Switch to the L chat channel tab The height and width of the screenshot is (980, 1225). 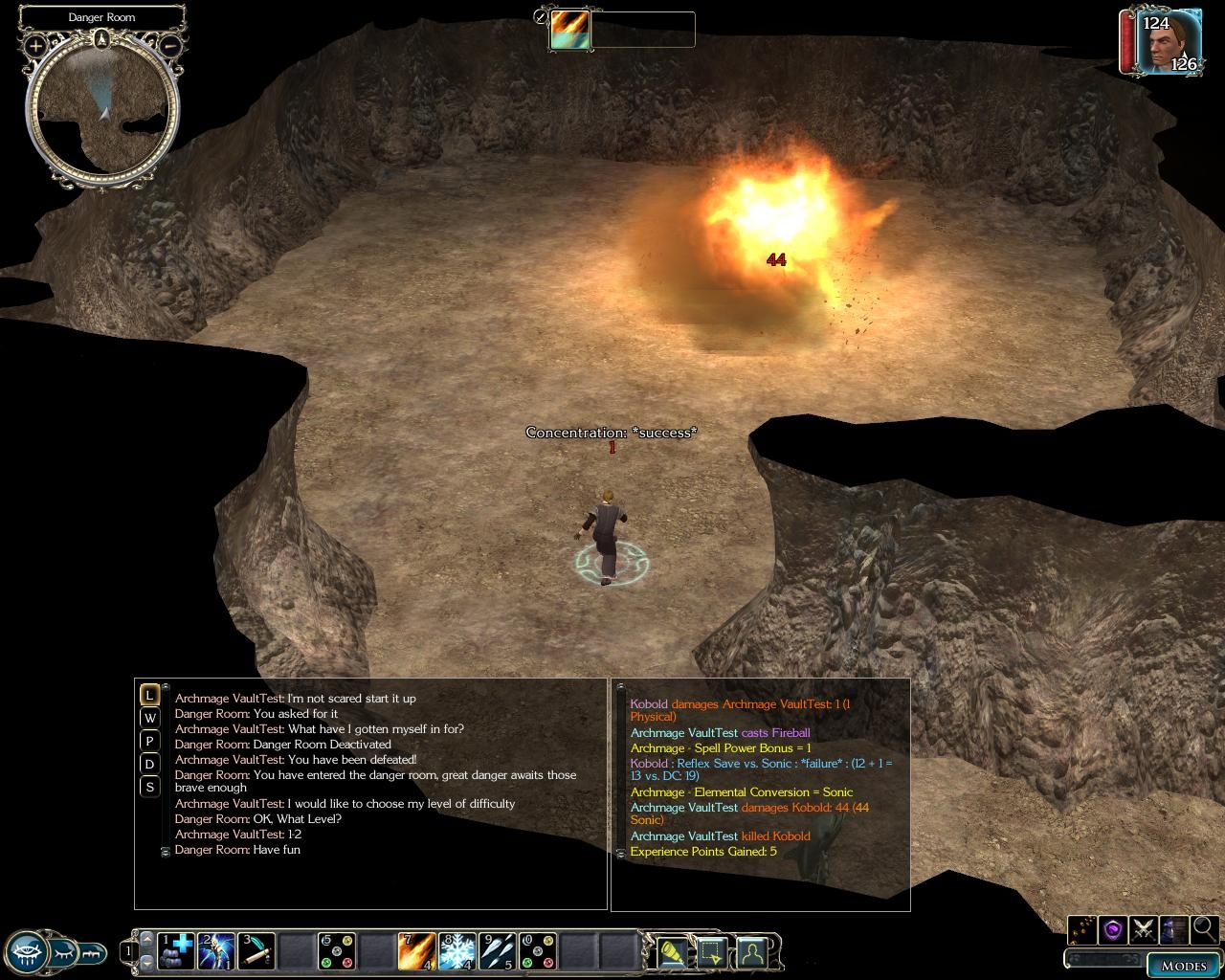pyautogui.click(x=149, y=695)
